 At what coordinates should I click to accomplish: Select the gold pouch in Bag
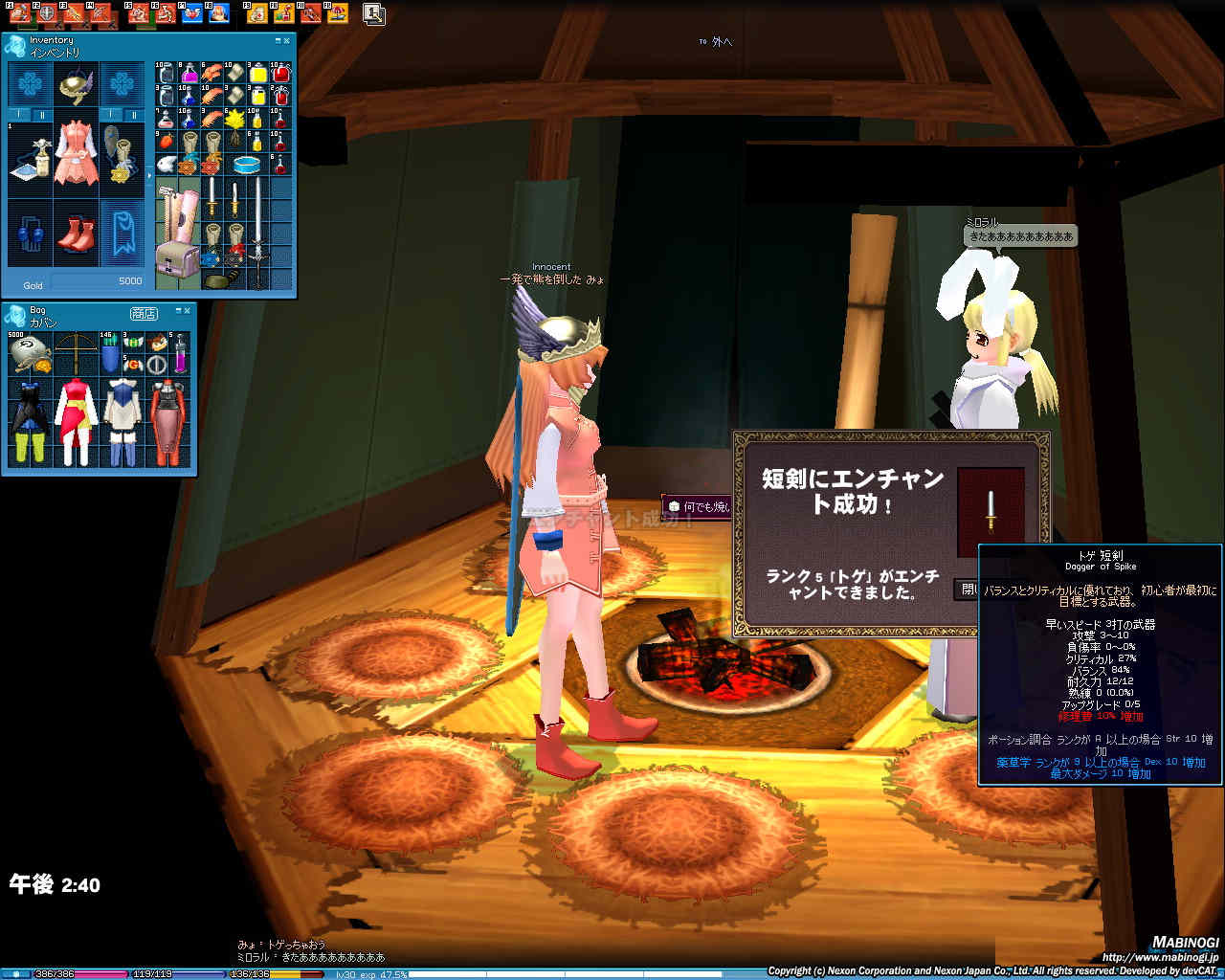tap(29, 353)
